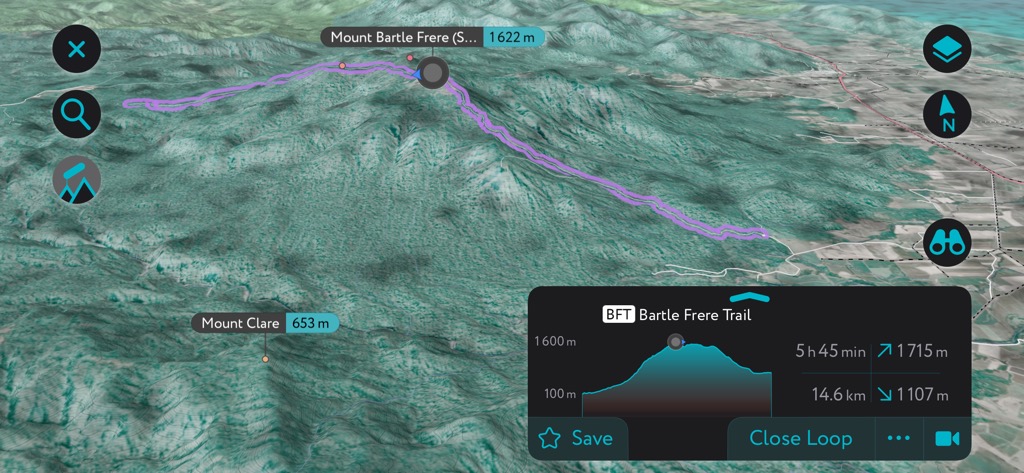Choose the Close Loop option
The width and height of the screenshot is (1024, 473).
(x=800, y=438)
